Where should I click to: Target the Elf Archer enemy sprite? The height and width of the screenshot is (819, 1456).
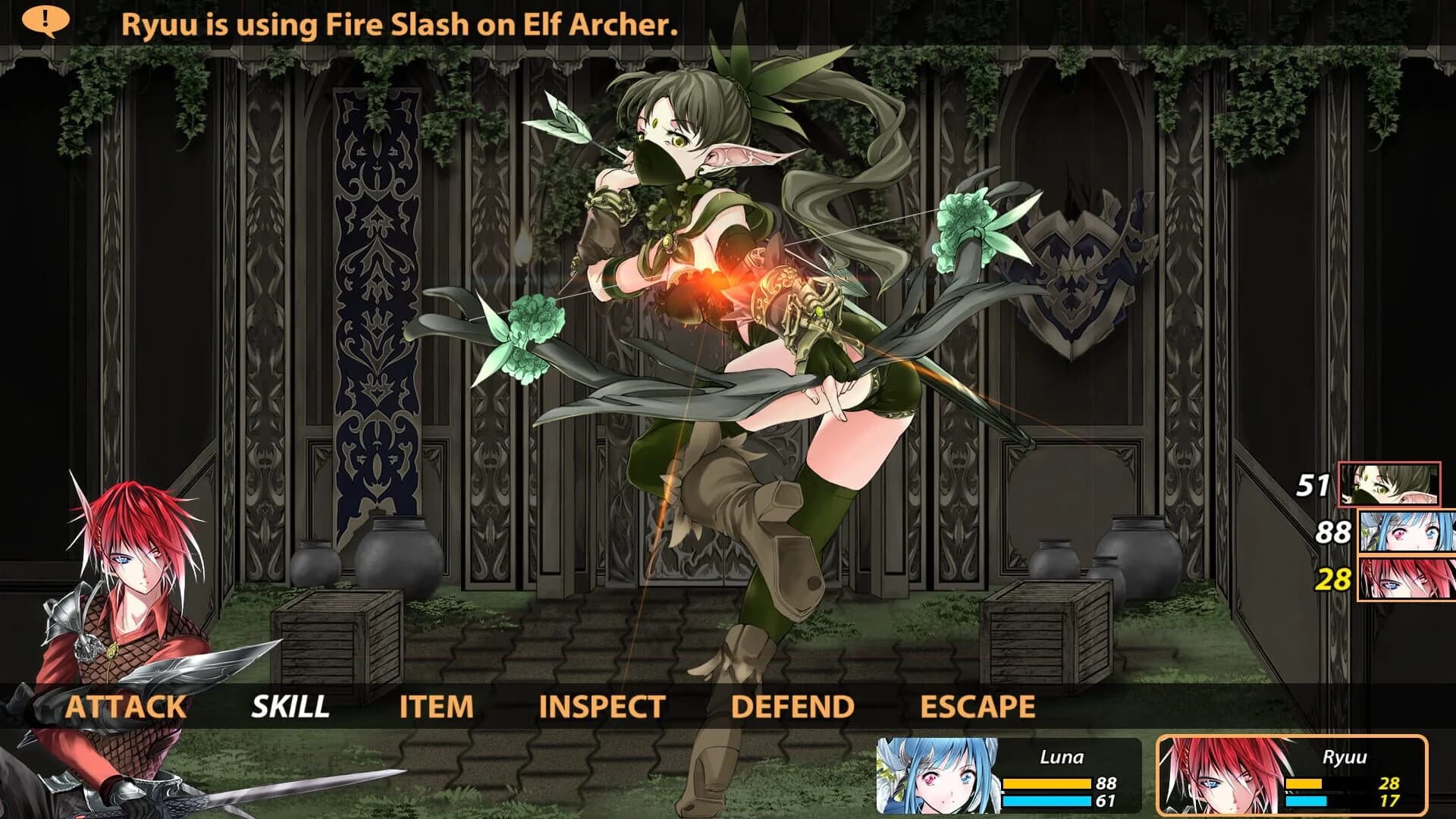tap(720, 303)
